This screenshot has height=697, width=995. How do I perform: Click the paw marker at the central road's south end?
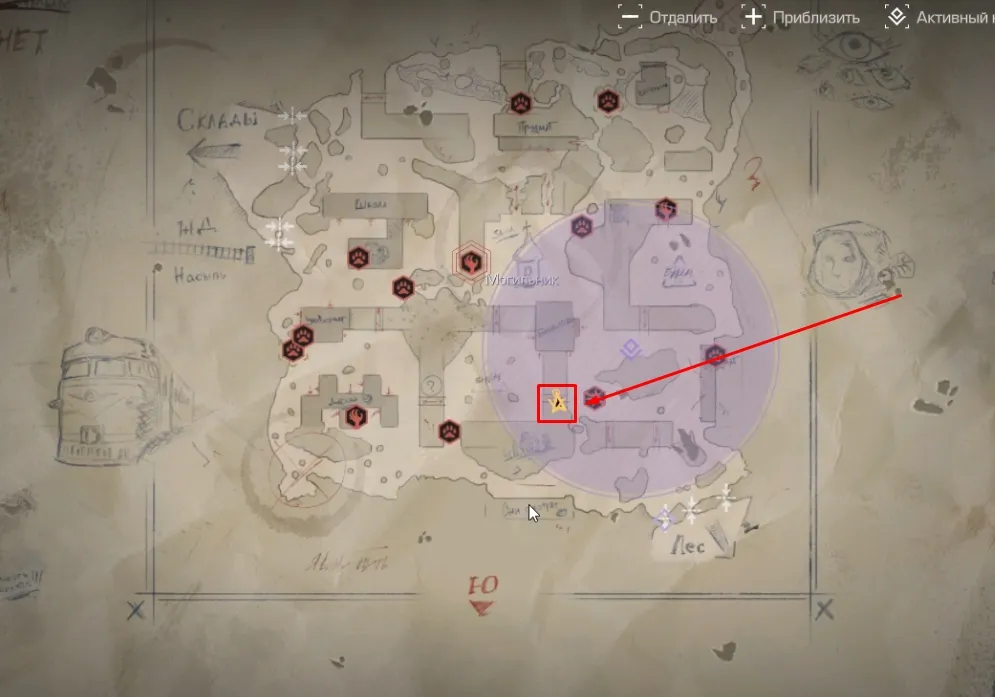tap(449, 431)
